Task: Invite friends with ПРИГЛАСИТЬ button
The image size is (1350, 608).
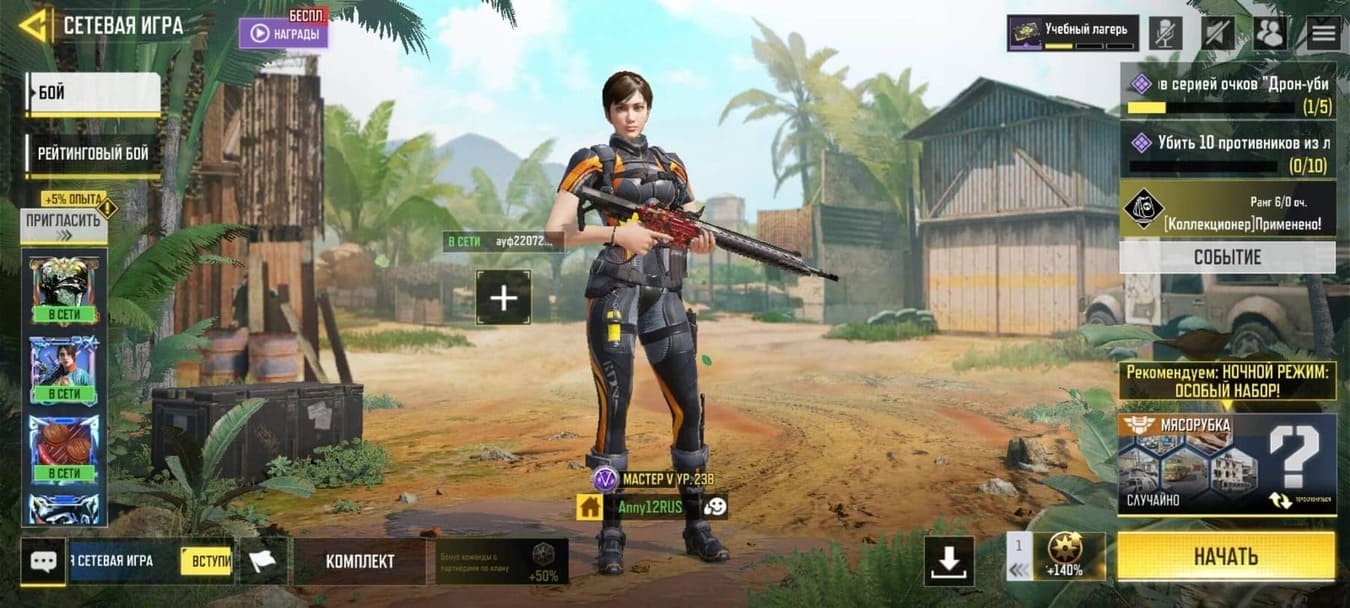Action: (63, 227)
